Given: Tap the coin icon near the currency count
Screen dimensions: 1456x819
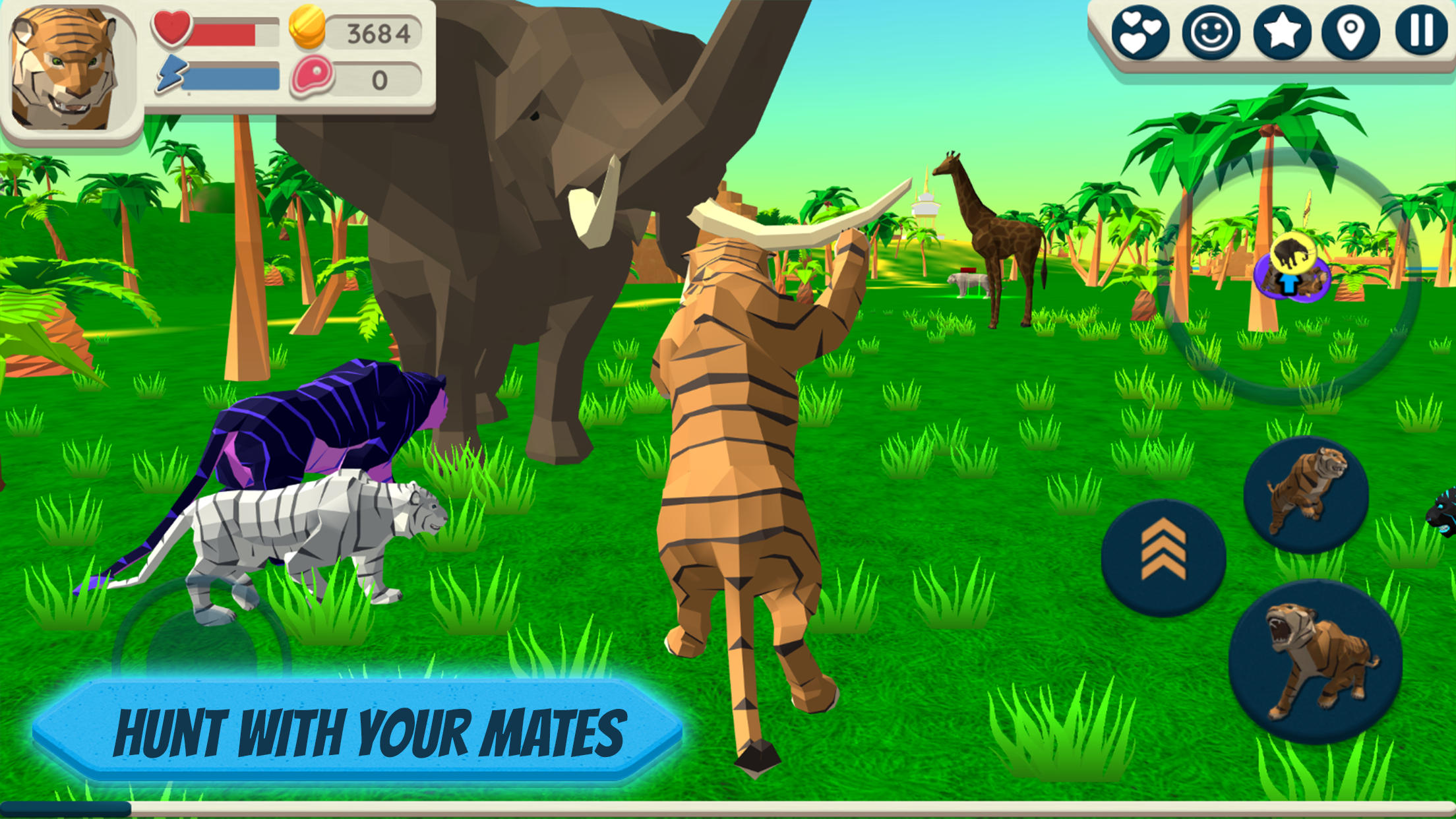Looking at the screenshot, I should (307, 29).
